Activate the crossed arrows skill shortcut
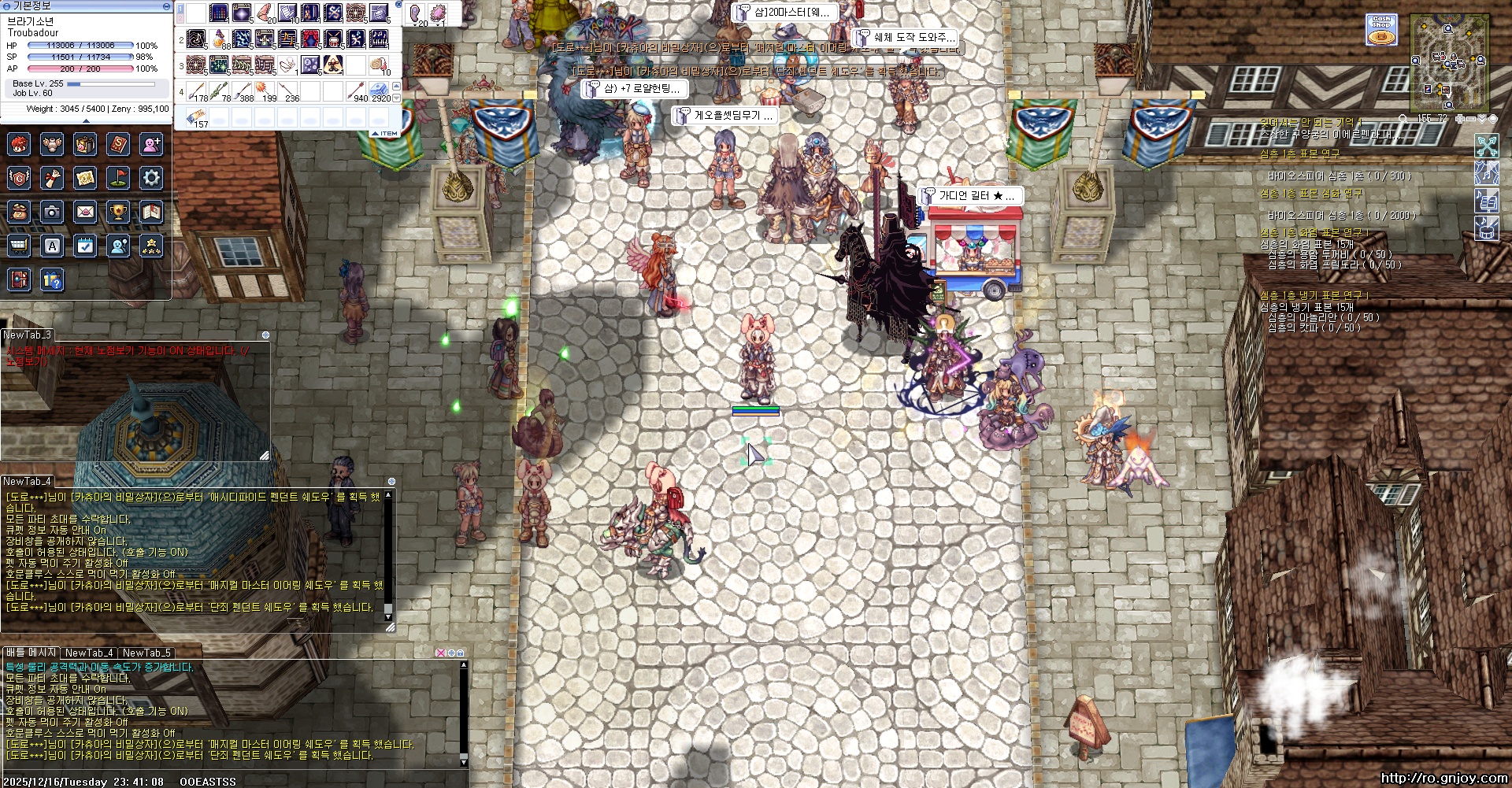 [1486, 146]
